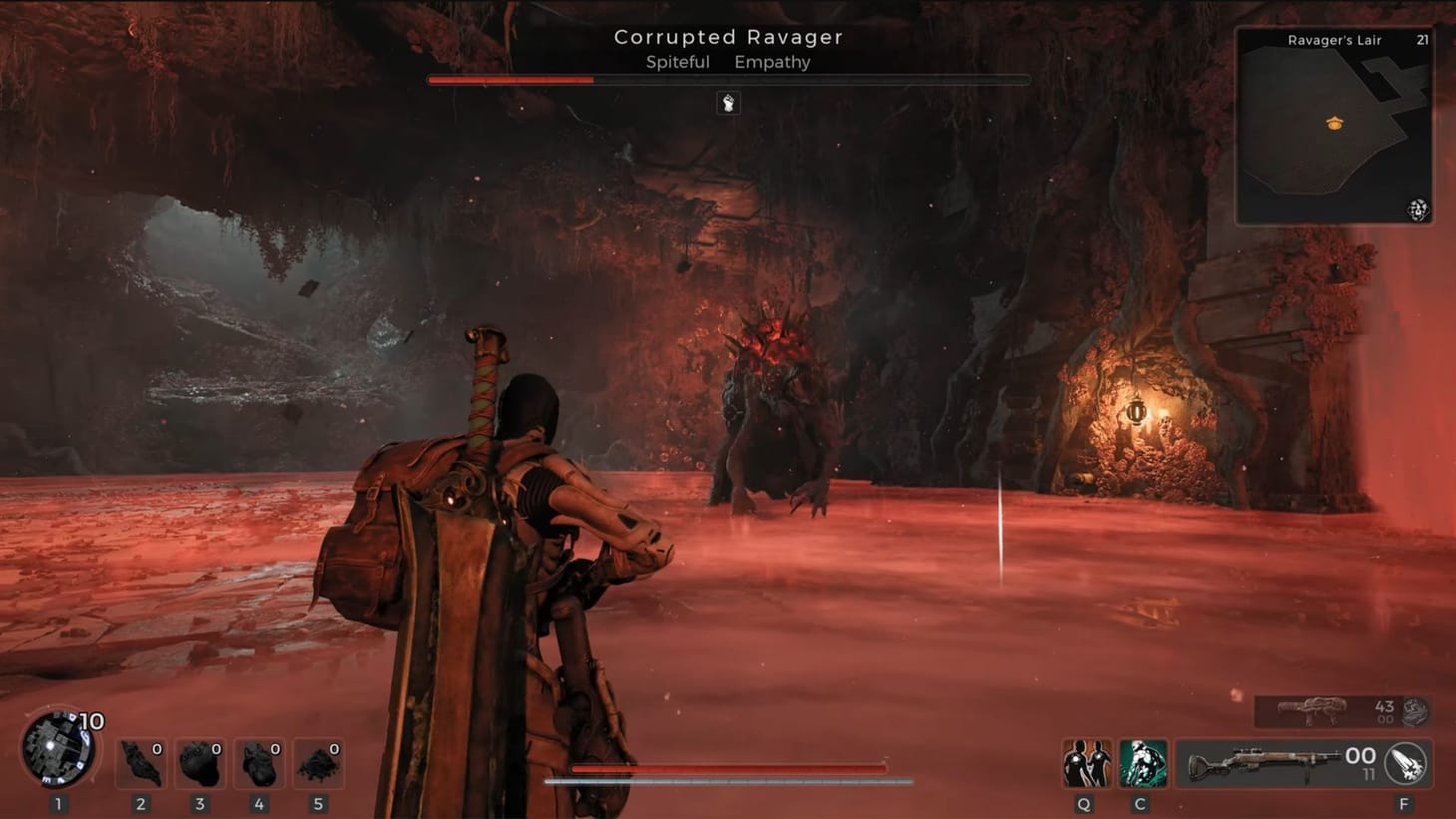Image resolution: width=1456 pixels, height=819 pixels.
Task: Select the Spiteful boss trait label
Action: (x=677, y=62)
